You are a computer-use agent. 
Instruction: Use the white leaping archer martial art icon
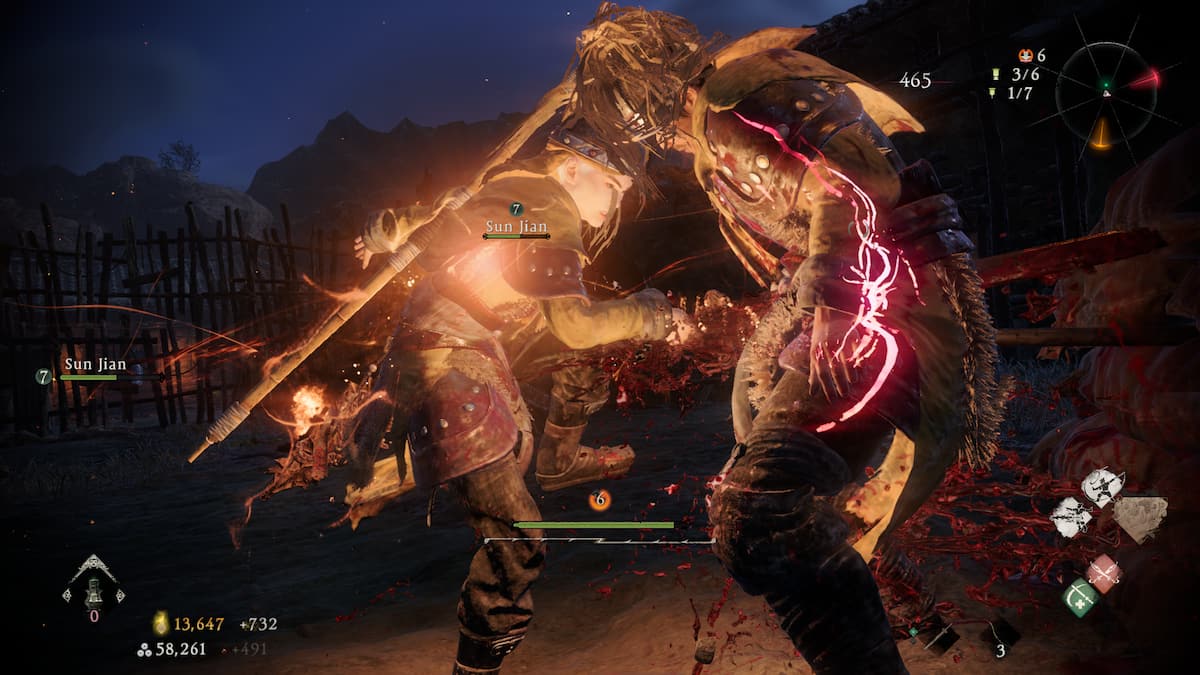[x=1102, y=487]
